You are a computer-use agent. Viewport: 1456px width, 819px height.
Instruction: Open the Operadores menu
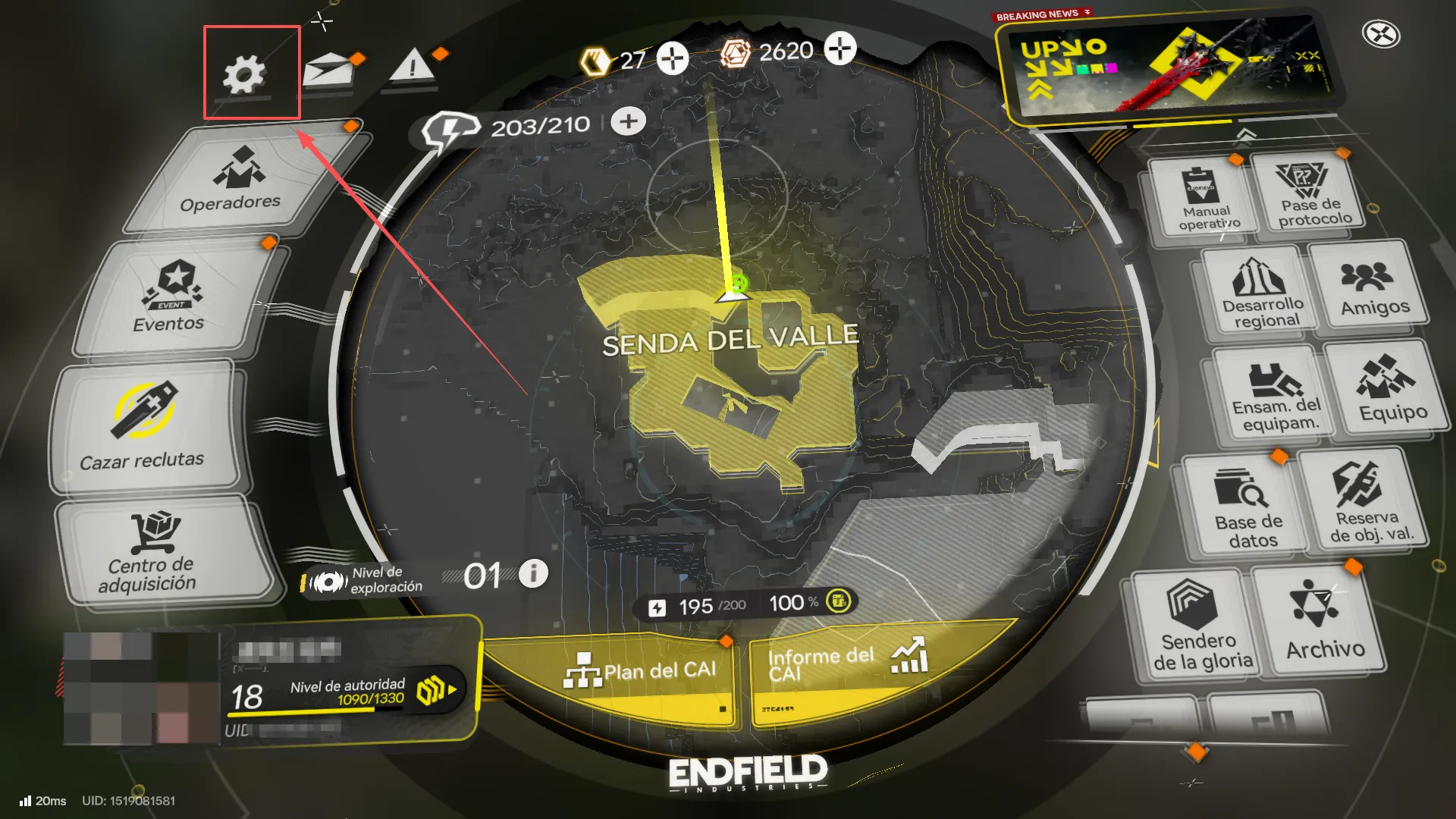pyautogui.click(x=235, y=180)
